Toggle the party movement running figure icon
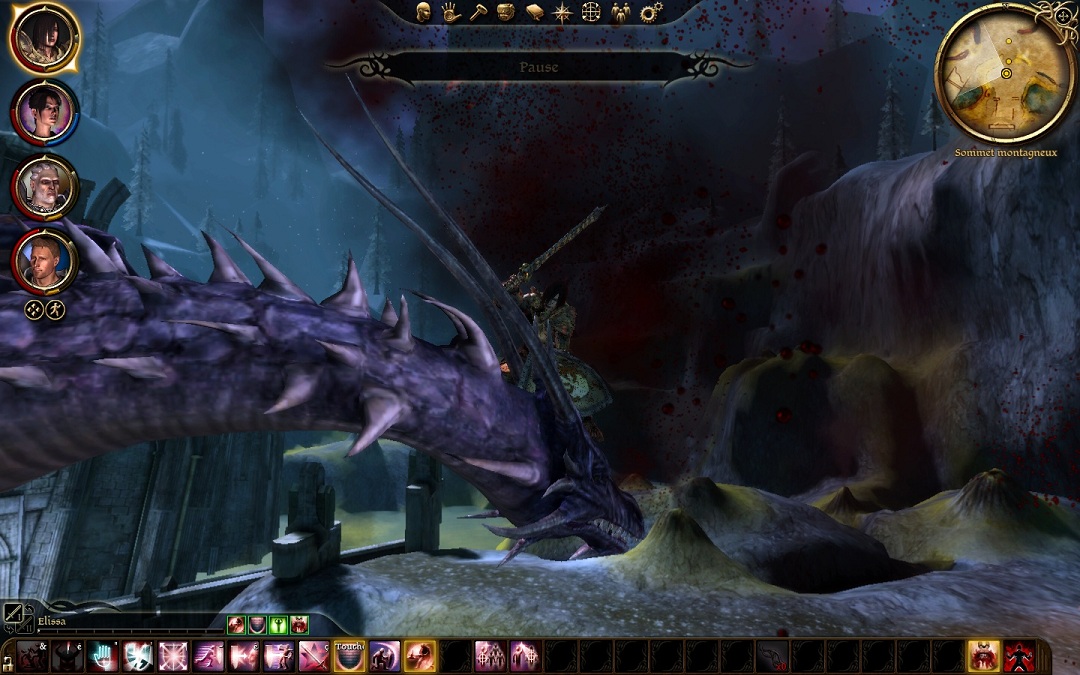The image size is (1080, 675). pos(55,309)
